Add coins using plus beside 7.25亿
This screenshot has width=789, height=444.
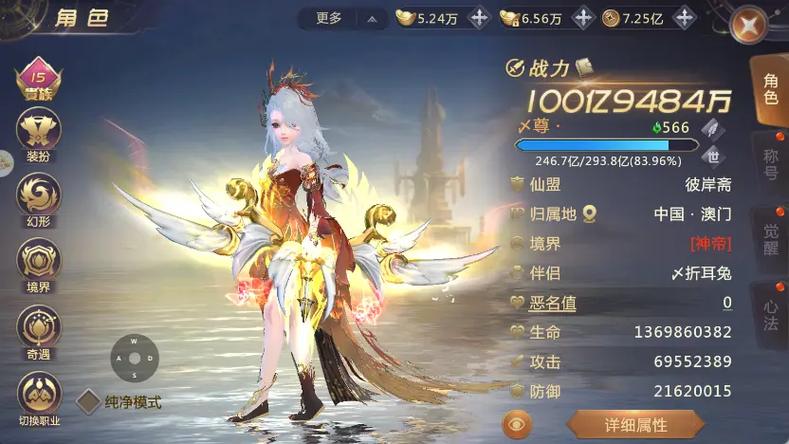(684, 18)
